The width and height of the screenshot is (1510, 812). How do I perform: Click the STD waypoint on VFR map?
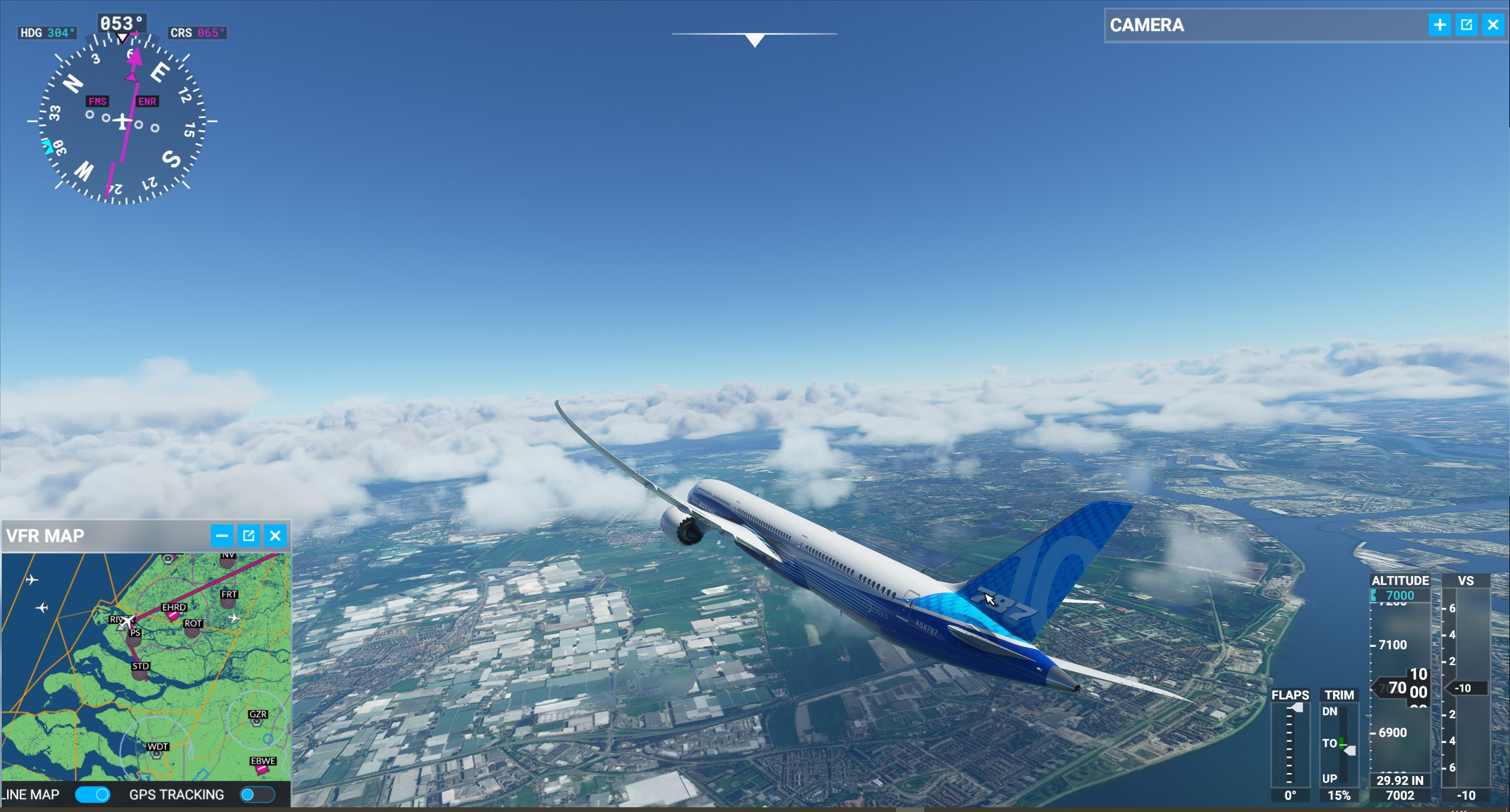point(140,673)
